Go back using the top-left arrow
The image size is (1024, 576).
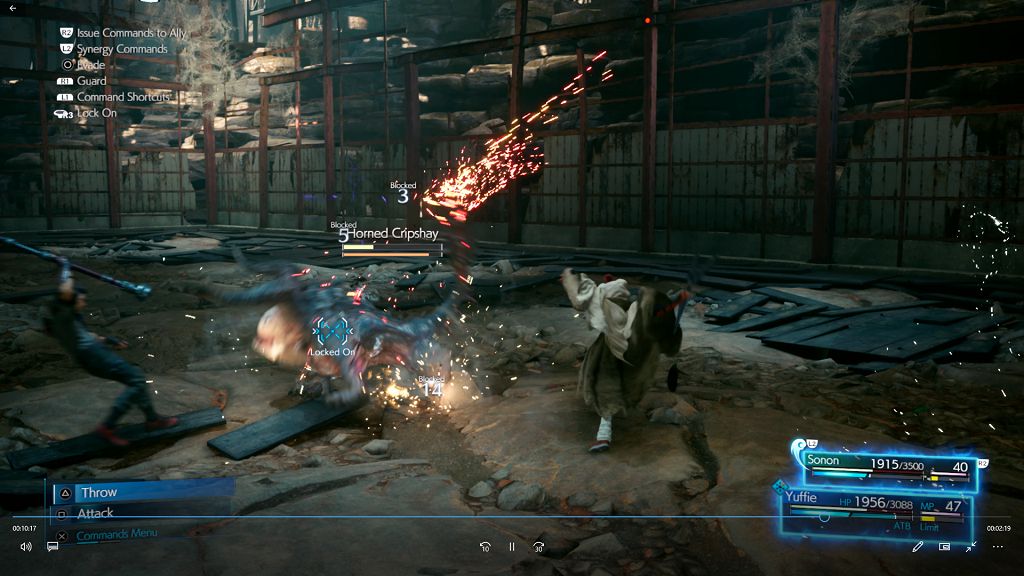[13, 8]
